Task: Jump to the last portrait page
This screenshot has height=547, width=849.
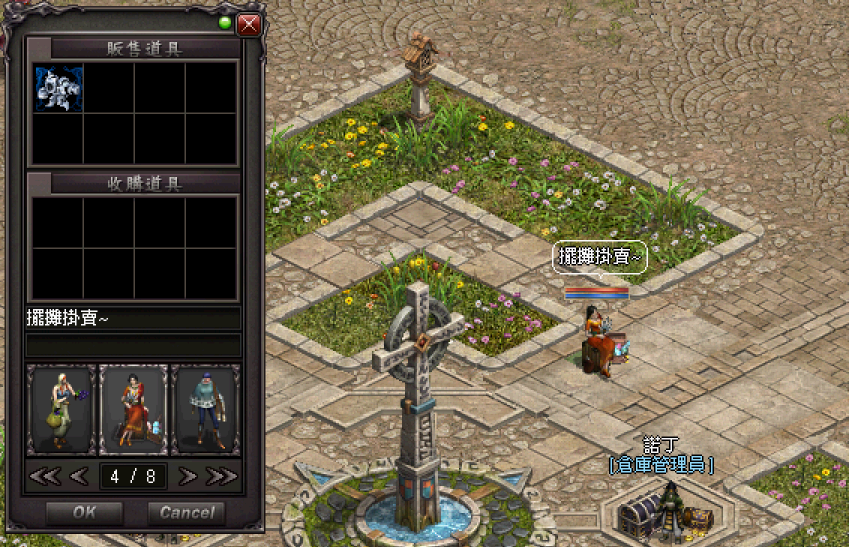Action: pos(221,476)
